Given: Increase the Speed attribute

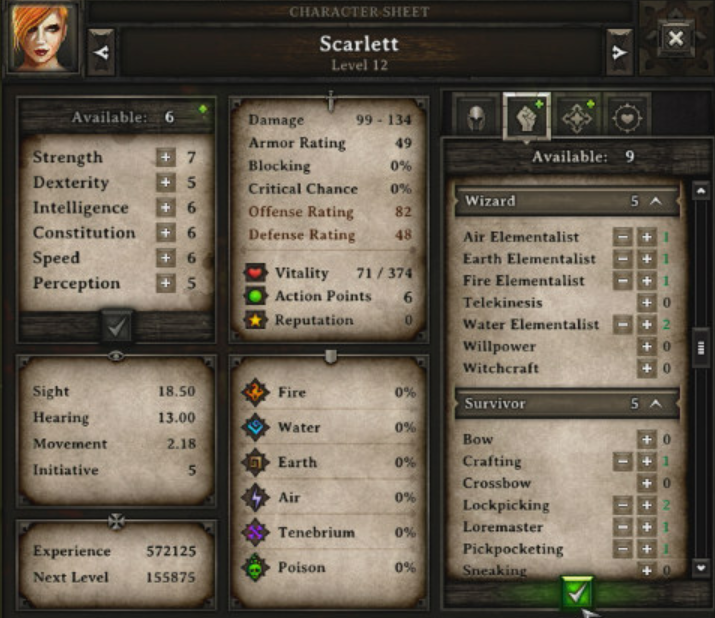Looking at the screenshot, I should click(165, 258).
